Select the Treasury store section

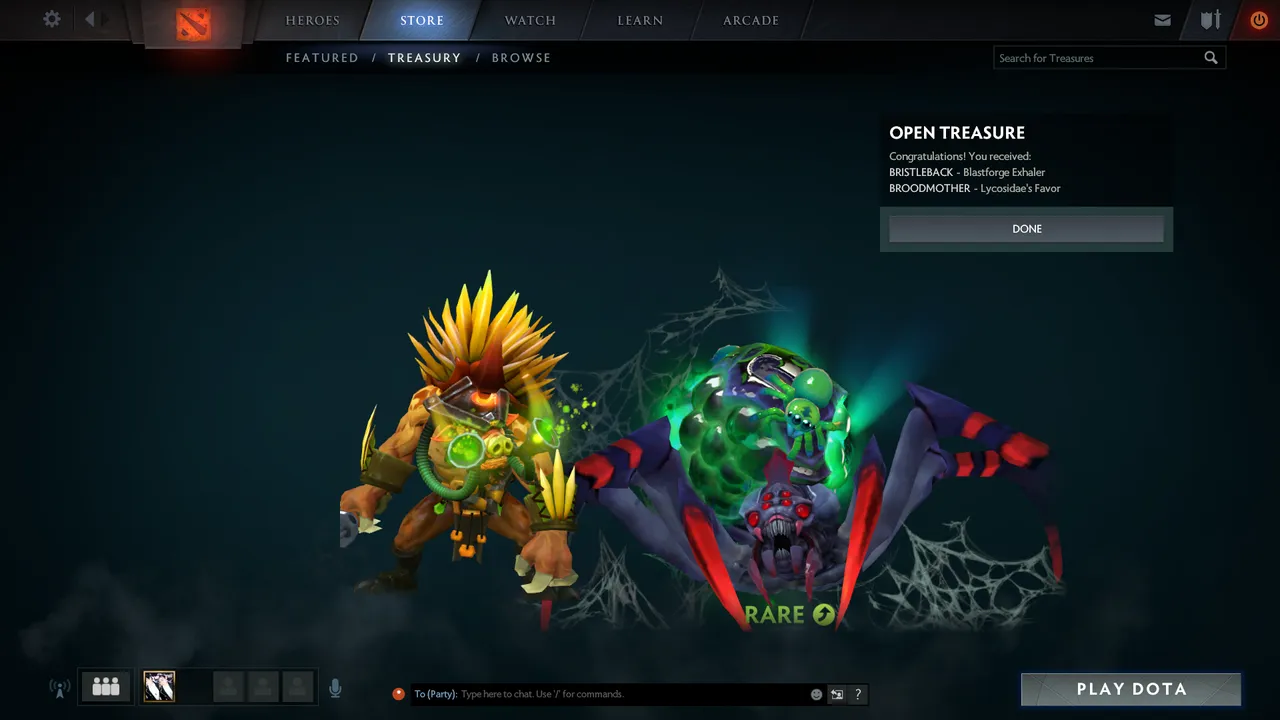coord(424,58)
